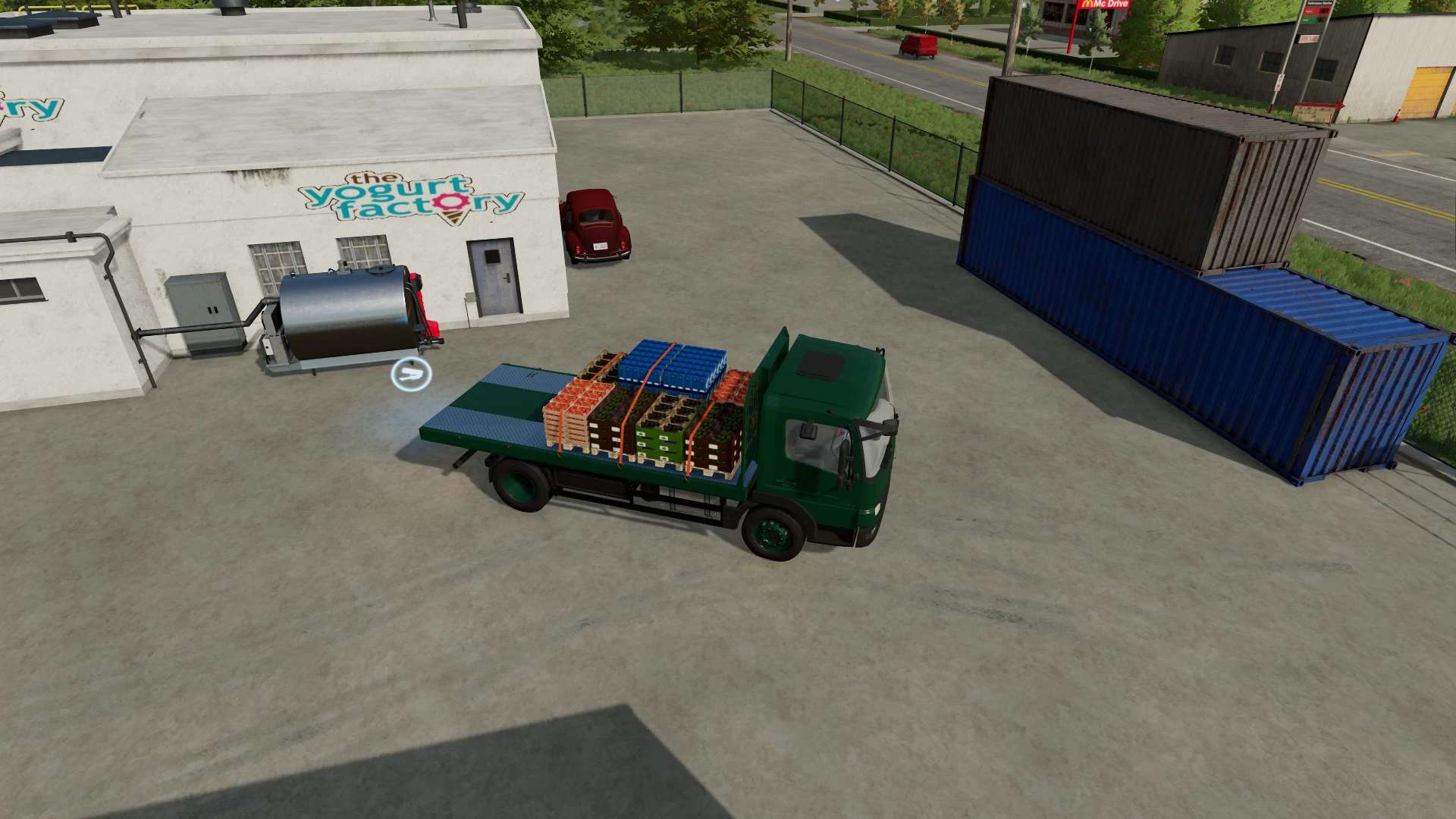Click the glowing circular trigger marker icon
Screen dimensions: 1456x819
[411, 375]
